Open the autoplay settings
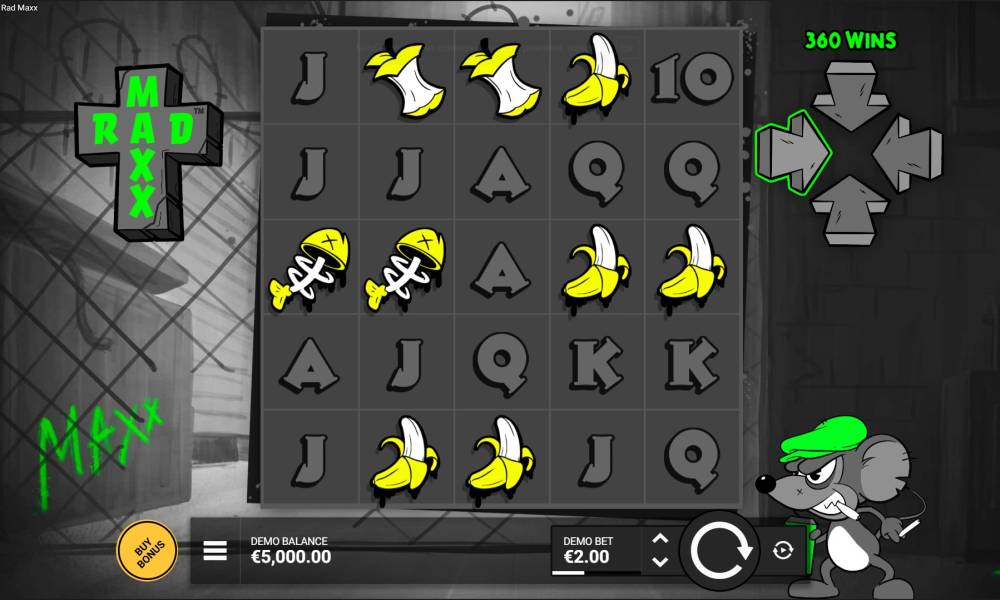Image resolution: width=1000 pixels, height=600 pixels. [x=782, y=549]
